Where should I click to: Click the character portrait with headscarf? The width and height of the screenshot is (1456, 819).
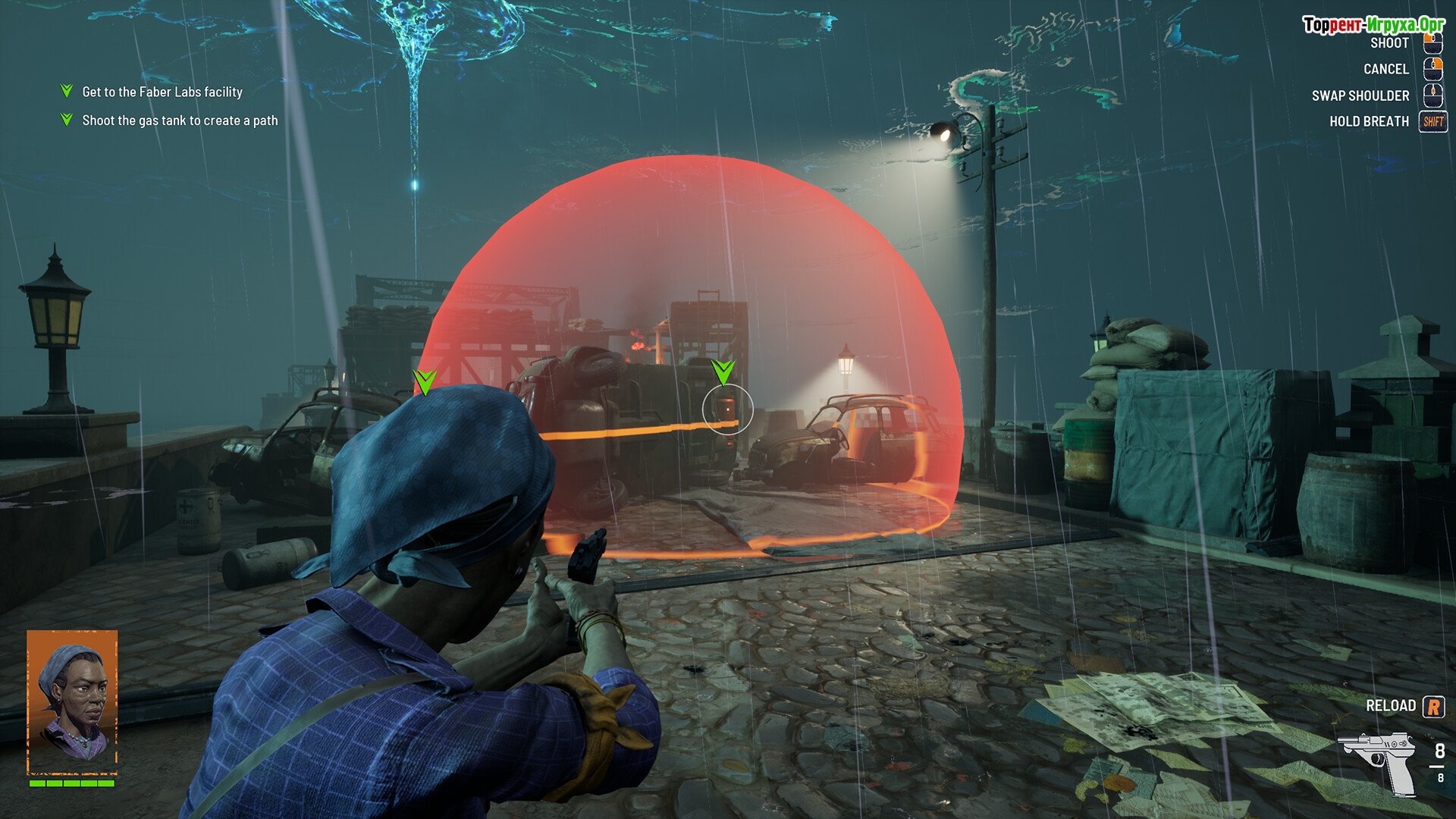(x=72, y=701)
